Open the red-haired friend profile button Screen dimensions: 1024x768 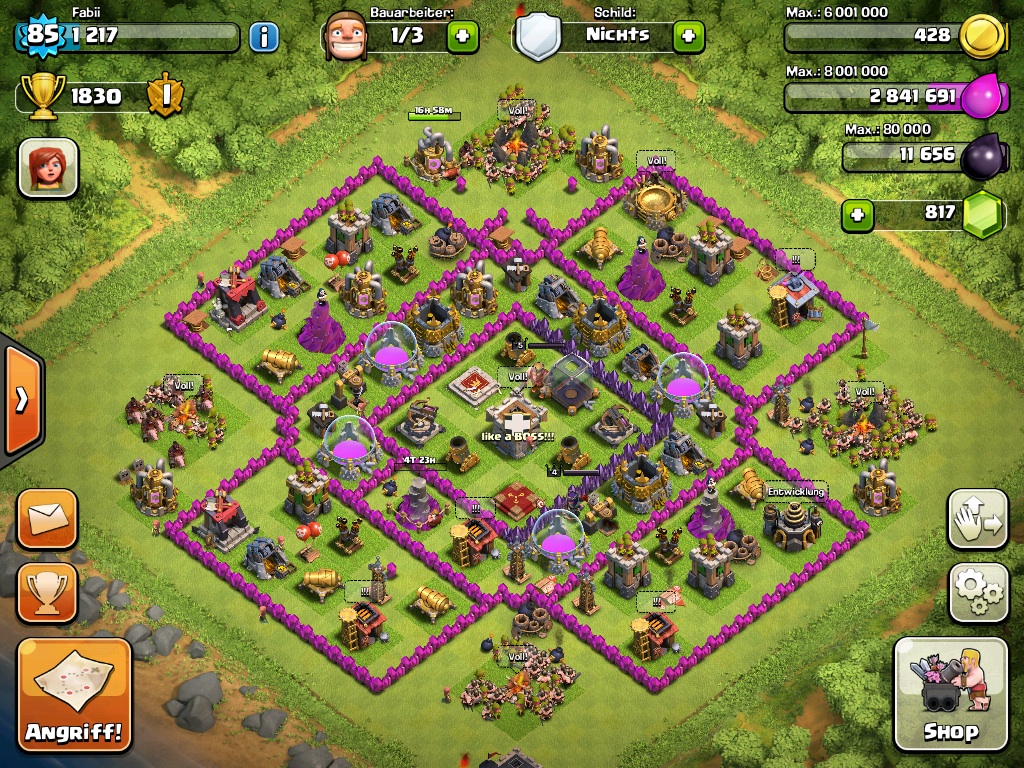tap(48, 167)
